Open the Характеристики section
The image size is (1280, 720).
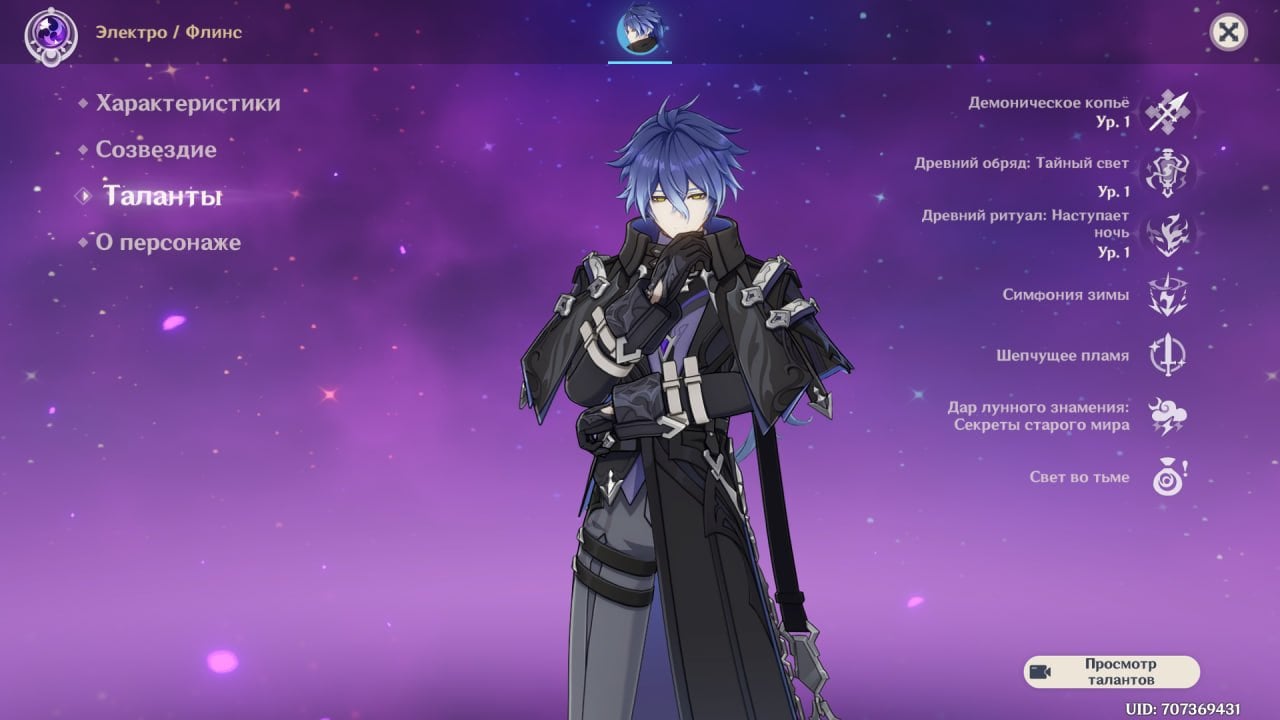187,103
